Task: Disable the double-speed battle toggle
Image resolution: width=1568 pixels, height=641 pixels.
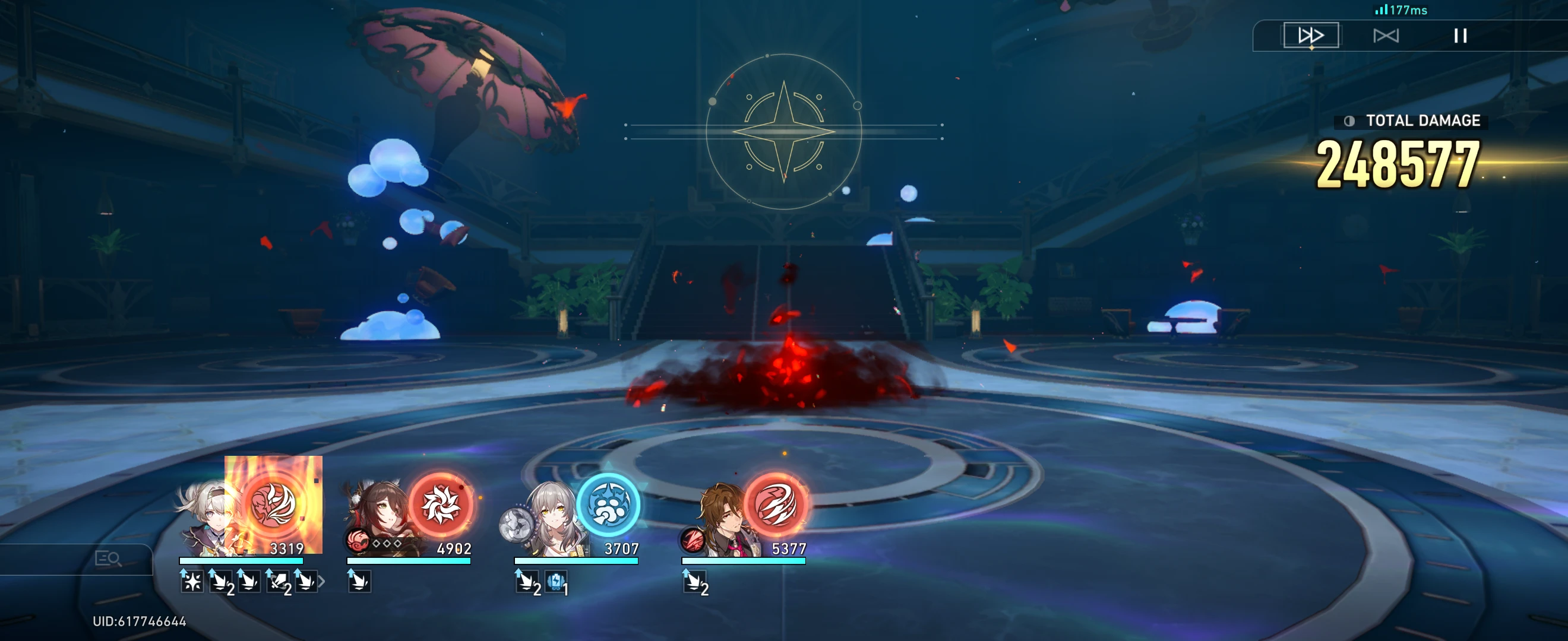Action: click(x=1313, y=35)
